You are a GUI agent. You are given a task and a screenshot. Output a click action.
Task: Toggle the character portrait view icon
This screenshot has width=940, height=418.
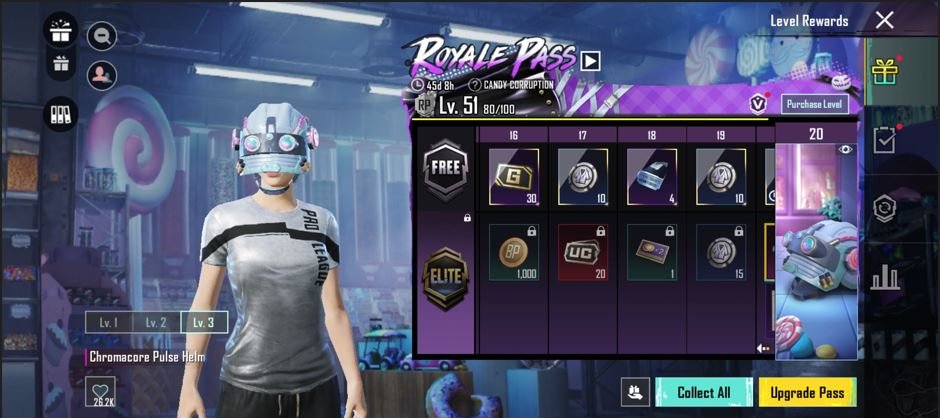(101, 75)
